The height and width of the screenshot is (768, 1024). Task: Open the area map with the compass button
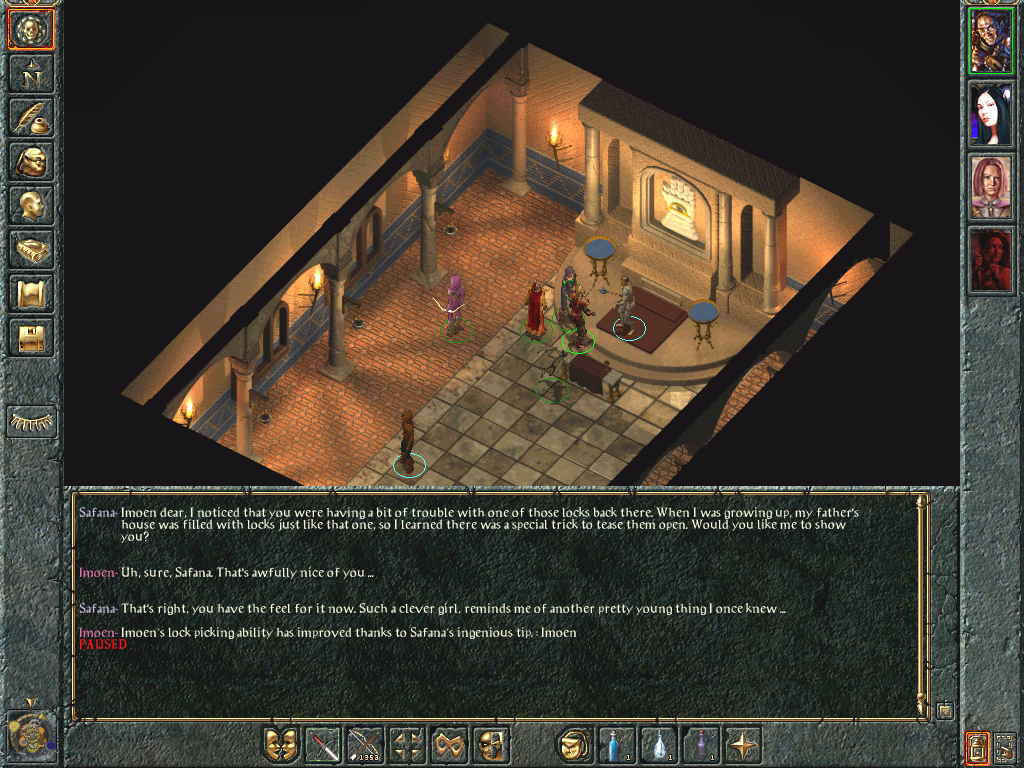point(31,73)
